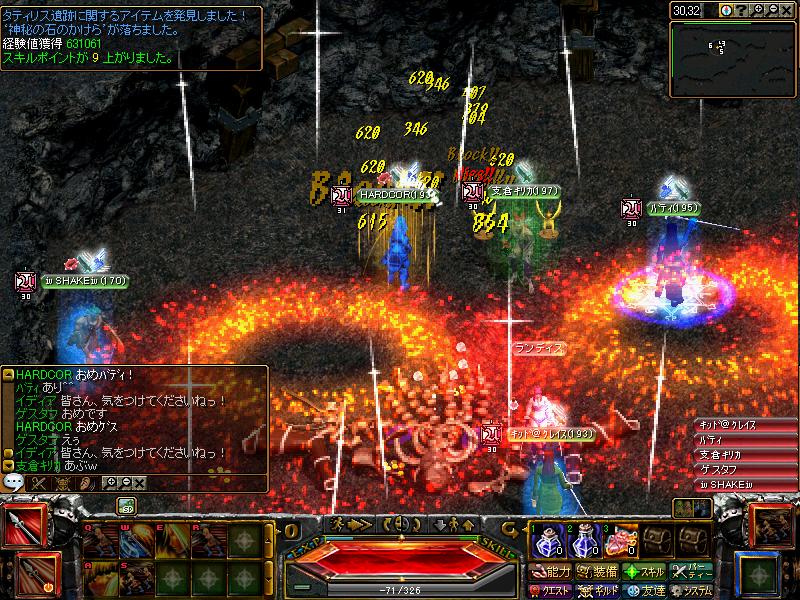
Task: Use the blue potion in belt slot 1
Action: point(546,542)
